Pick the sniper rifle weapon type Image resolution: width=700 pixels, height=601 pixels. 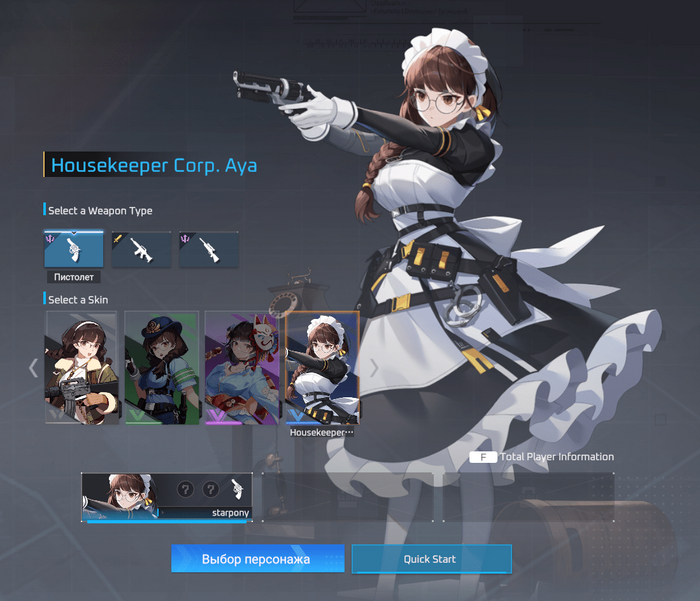(x=209, y=250)
